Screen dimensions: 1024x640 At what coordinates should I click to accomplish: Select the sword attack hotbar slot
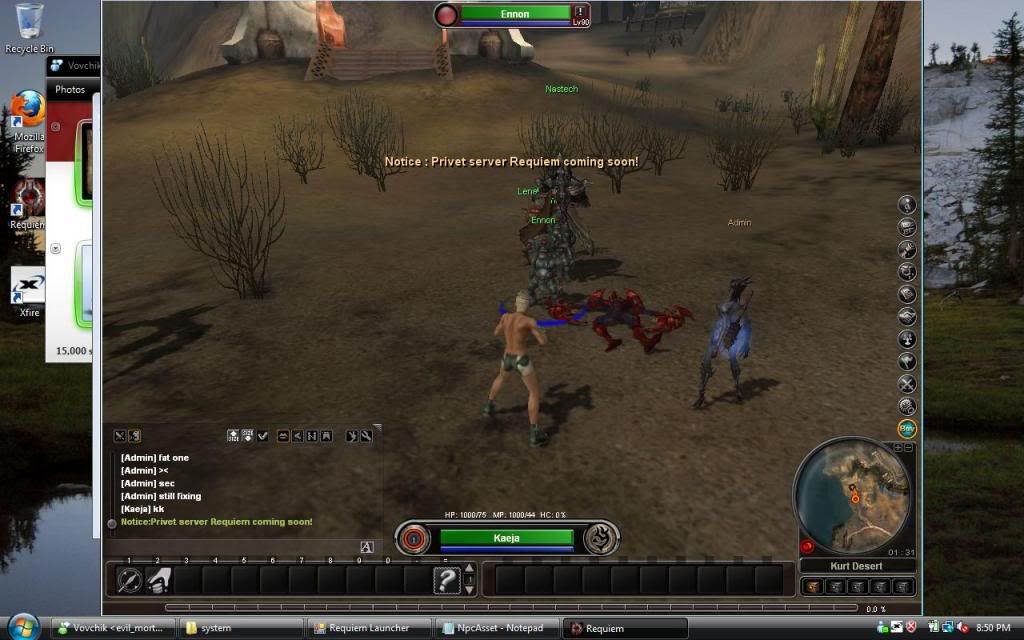pyautogui.click(x=130, y=580)
